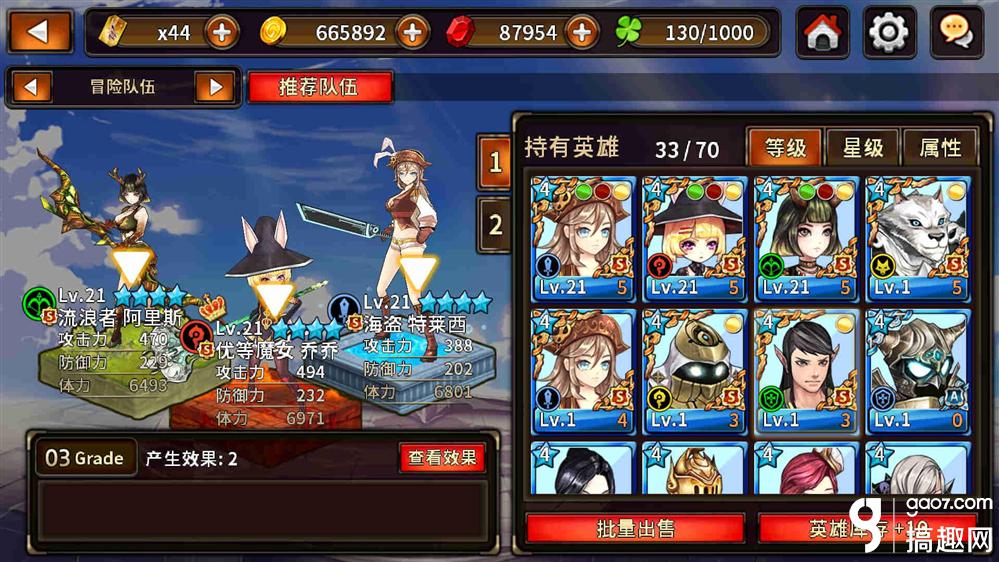Open the gear settings menu
Image resolution: width=999 pixels, height=562 pixels.
[x=888, y=33]
